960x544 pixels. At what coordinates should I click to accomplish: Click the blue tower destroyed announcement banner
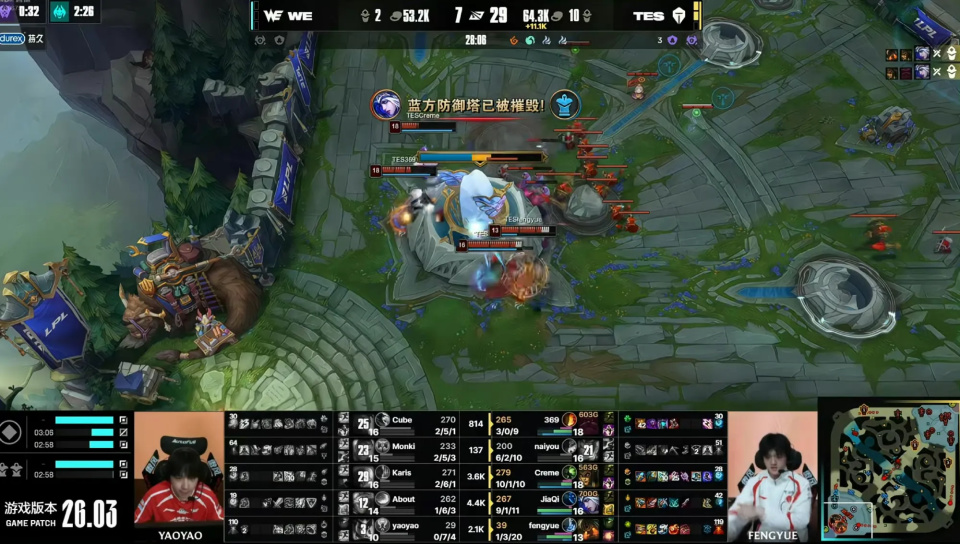[x=475, y=105]
